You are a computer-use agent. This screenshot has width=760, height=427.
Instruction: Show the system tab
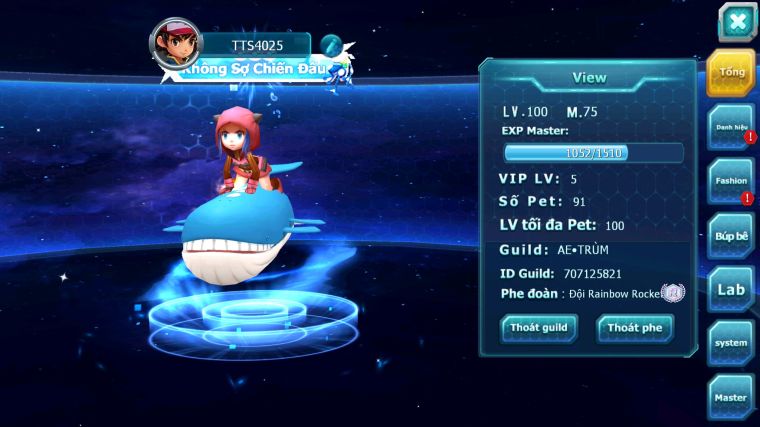730,343
